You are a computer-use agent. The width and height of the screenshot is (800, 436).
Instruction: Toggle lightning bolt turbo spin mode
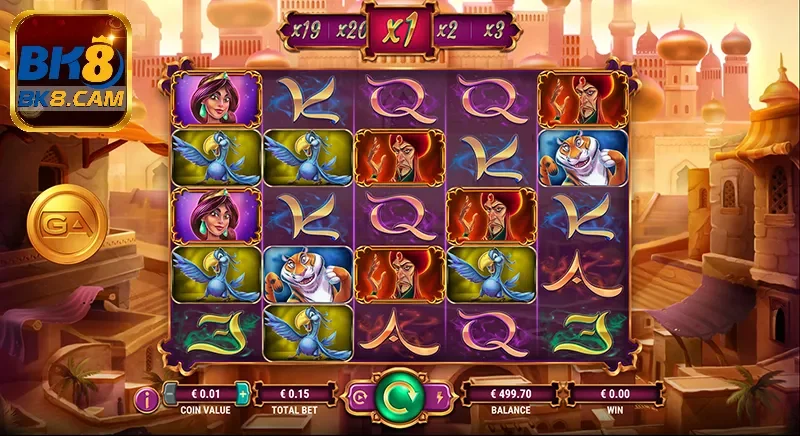439,396
